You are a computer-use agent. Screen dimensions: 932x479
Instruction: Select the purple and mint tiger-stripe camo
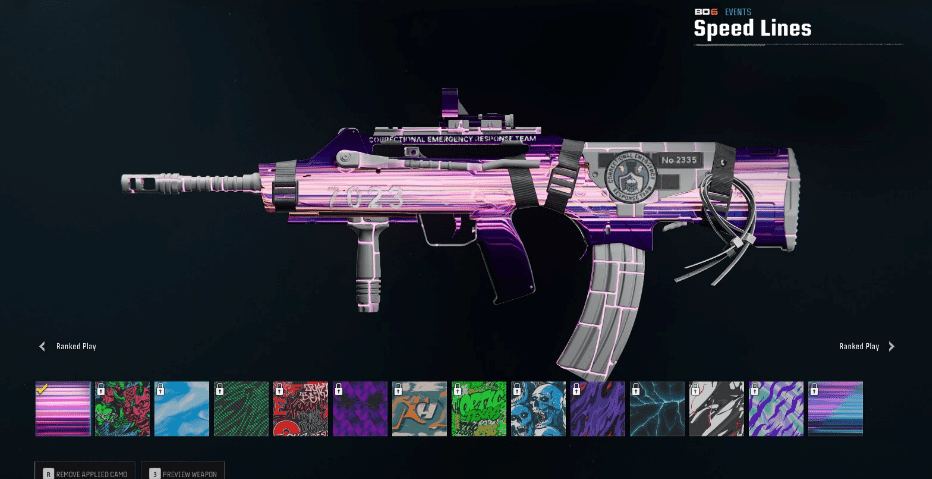[x=777, y=408]
